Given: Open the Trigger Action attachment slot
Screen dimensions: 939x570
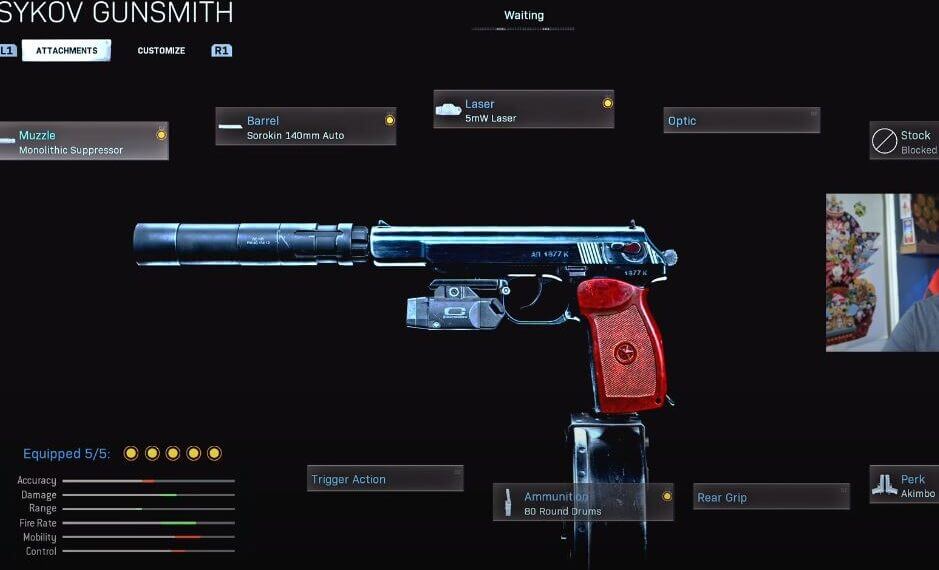Looking at the screenshot, I should click(x=385, y=479).
